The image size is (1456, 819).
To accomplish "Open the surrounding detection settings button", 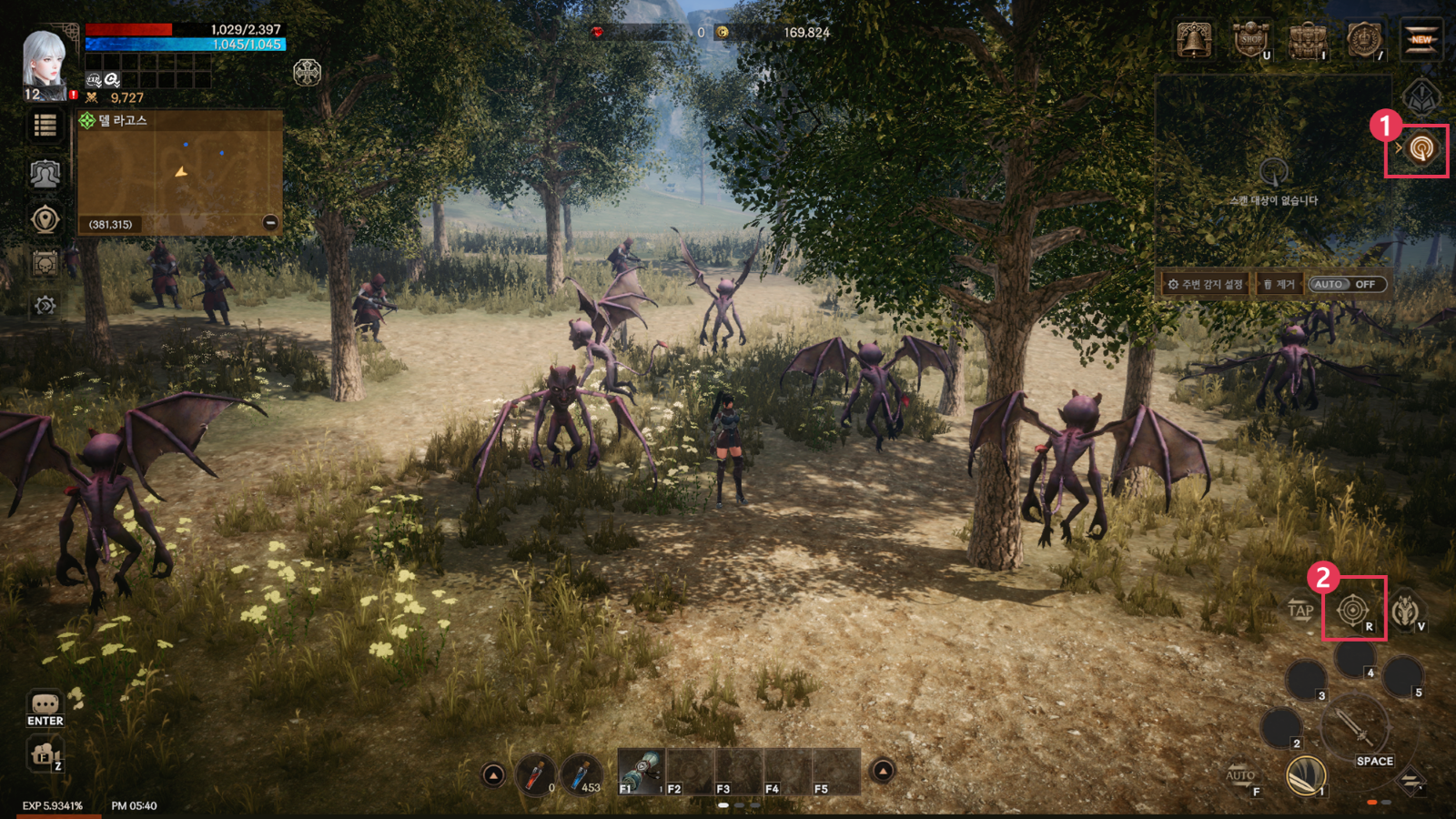I will coord(1207,285).
